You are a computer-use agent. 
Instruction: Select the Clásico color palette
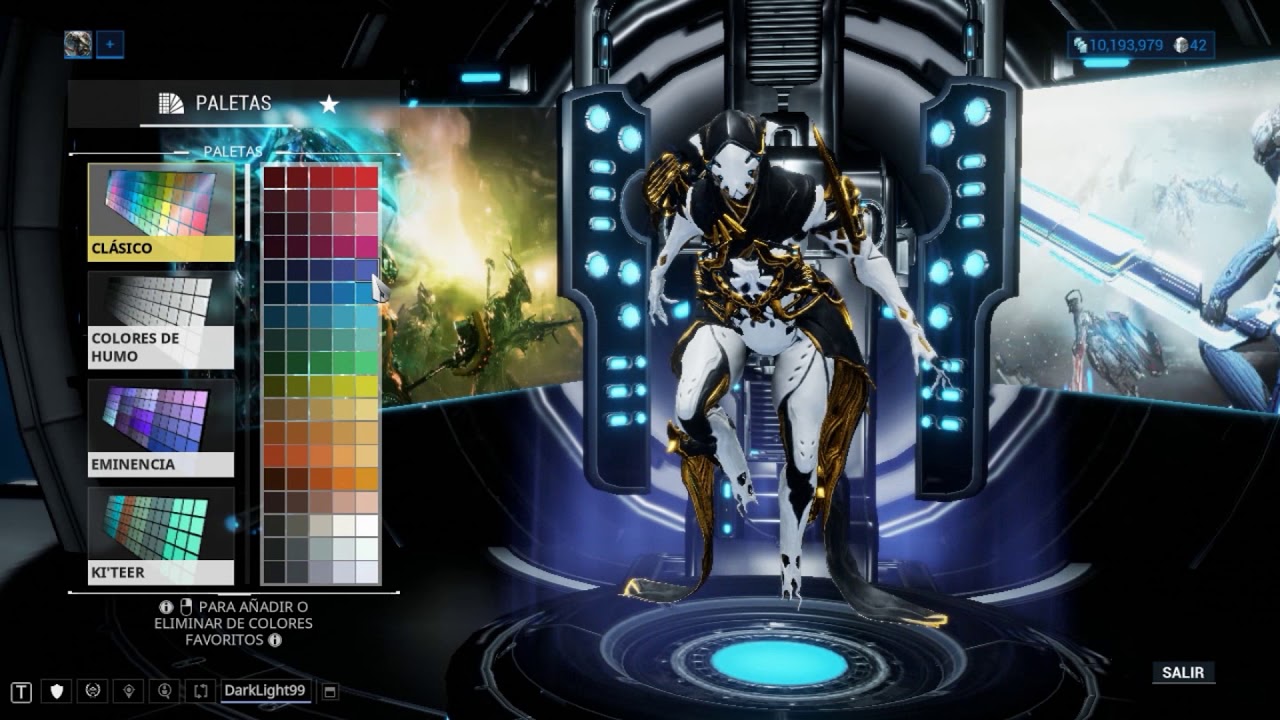click(161, 212)
